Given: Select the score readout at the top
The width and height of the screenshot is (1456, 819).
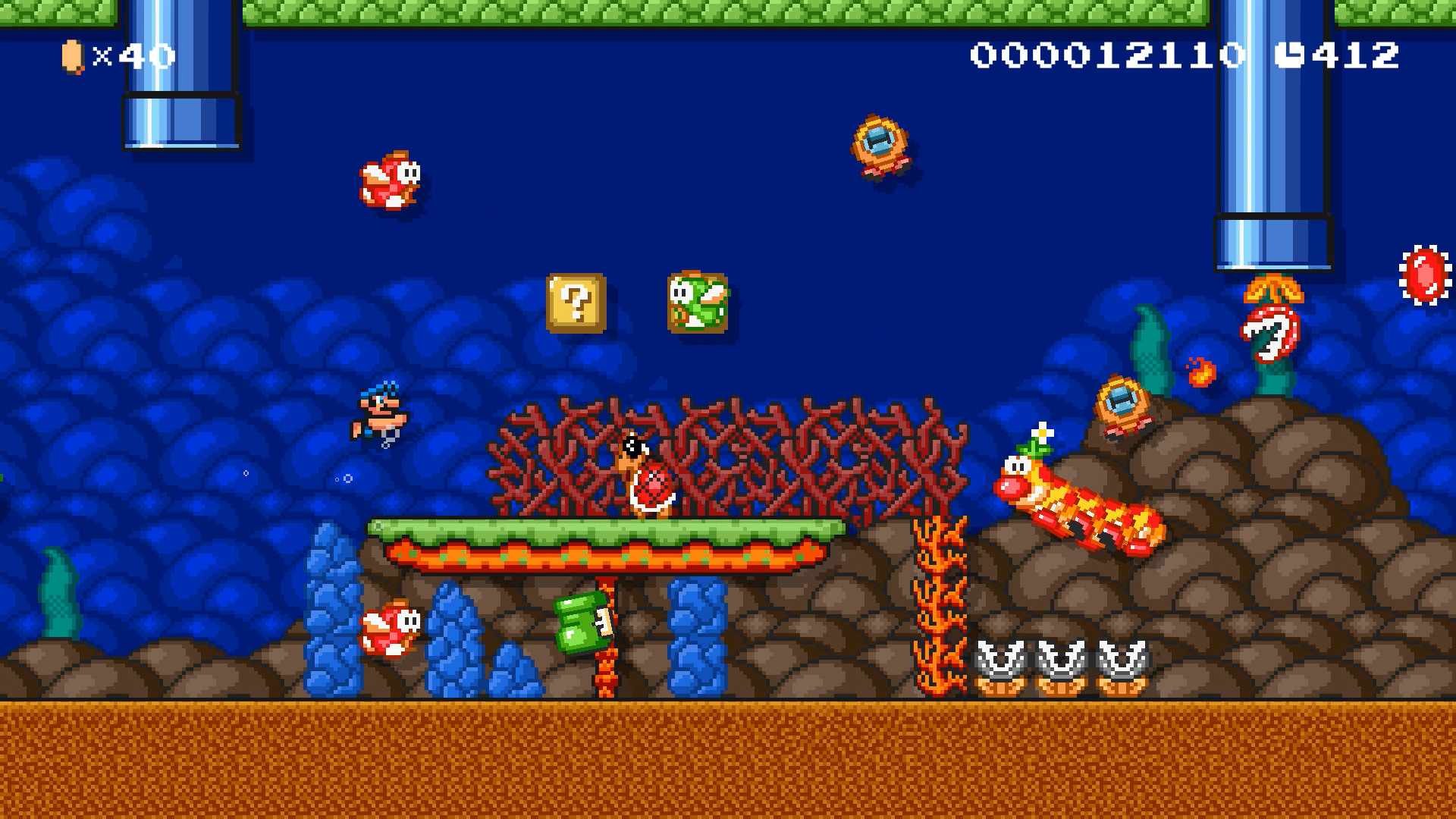Looking at the screenshot, I should point(1107,53).
